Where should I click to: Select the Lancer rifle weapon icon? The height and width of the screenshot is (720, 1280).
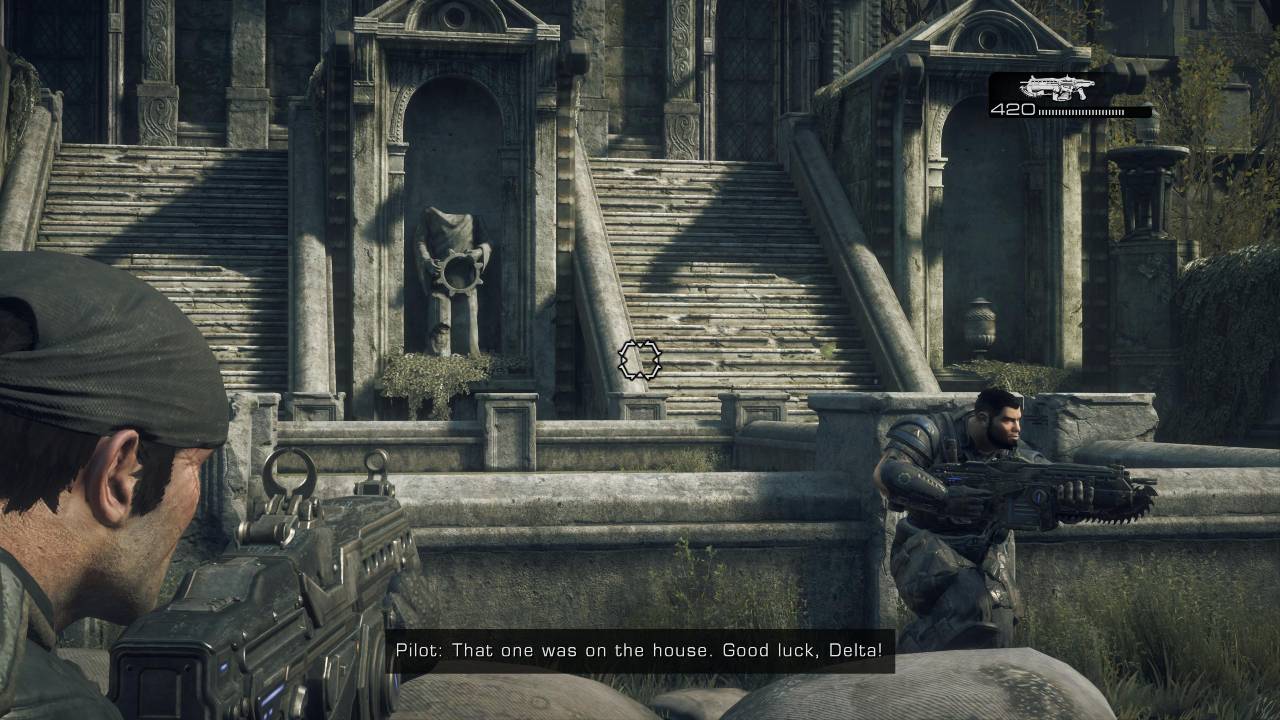1055,87
